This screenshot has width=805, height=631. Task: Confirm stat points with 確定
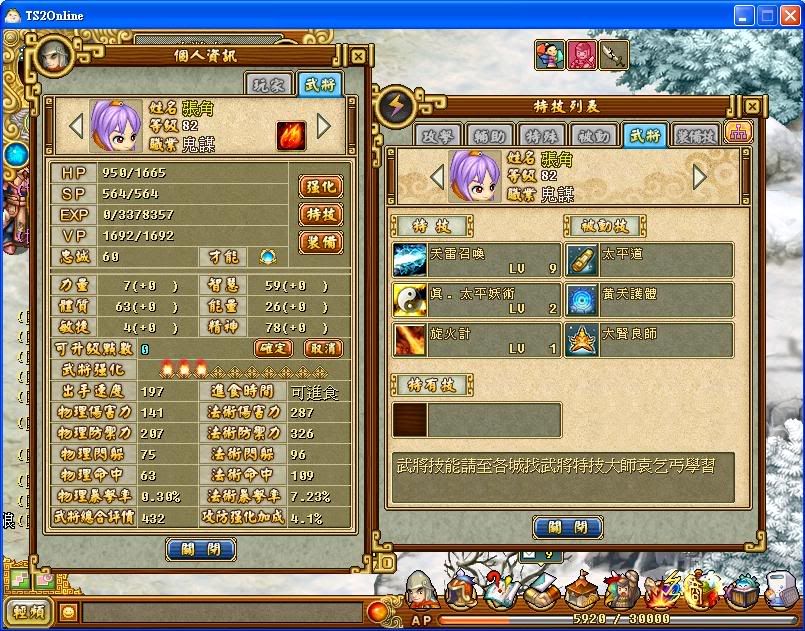pyautogui.click(x=273, y=348)
